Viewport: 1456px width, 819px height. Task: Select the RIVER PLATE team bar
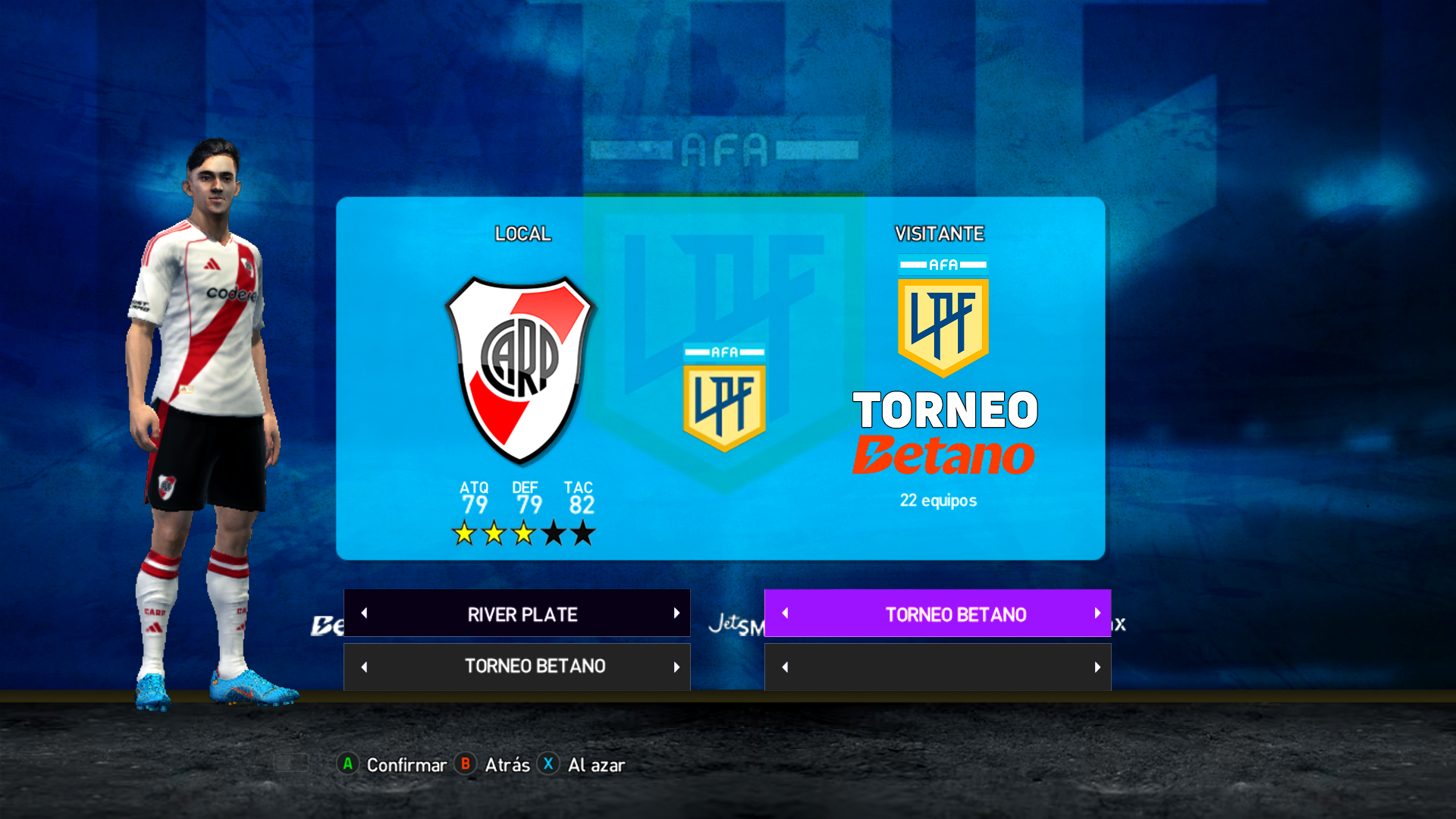(x=522, y=614)
